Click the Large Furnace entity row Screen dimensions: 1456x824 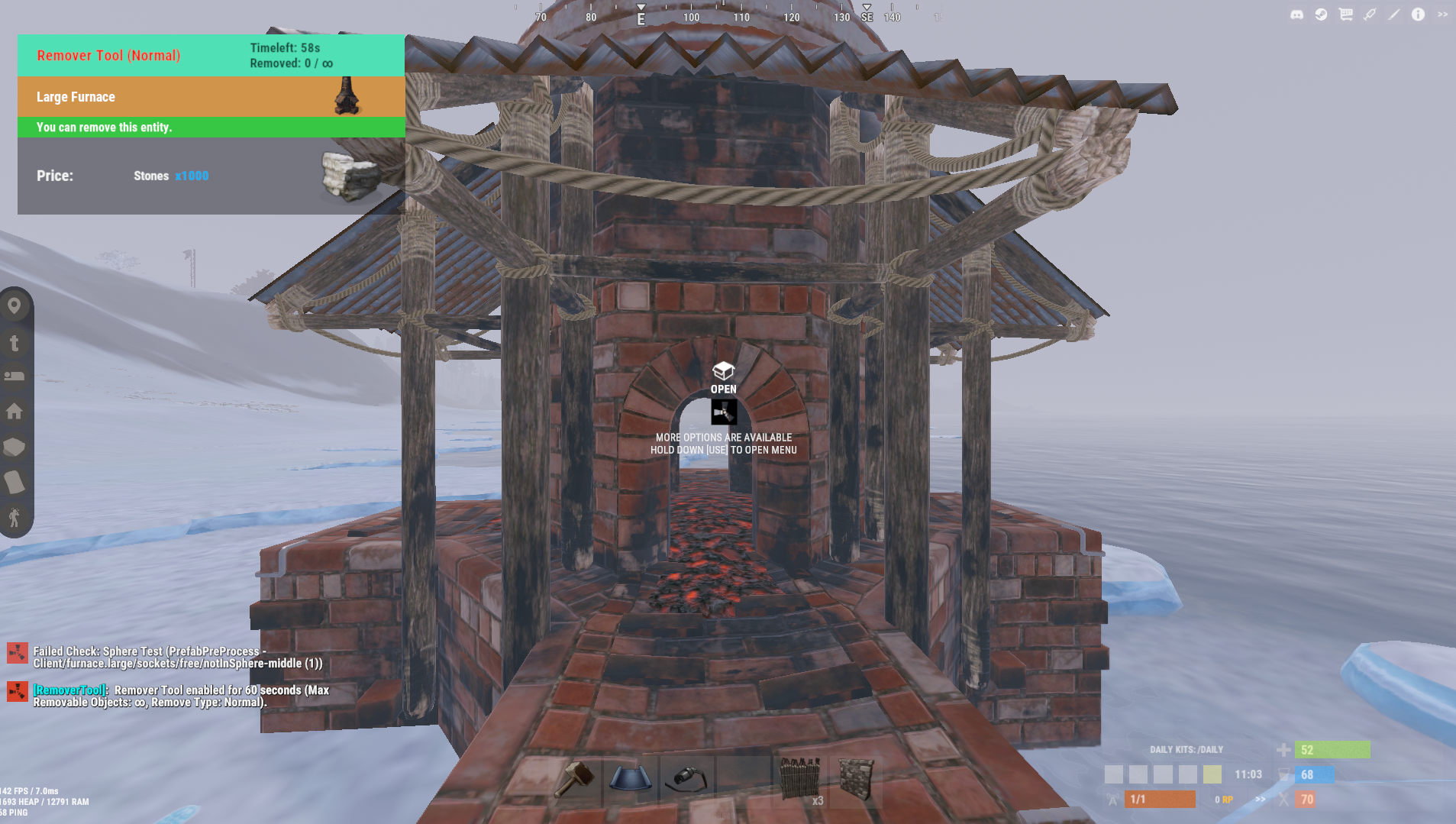(x=211, y=97)
